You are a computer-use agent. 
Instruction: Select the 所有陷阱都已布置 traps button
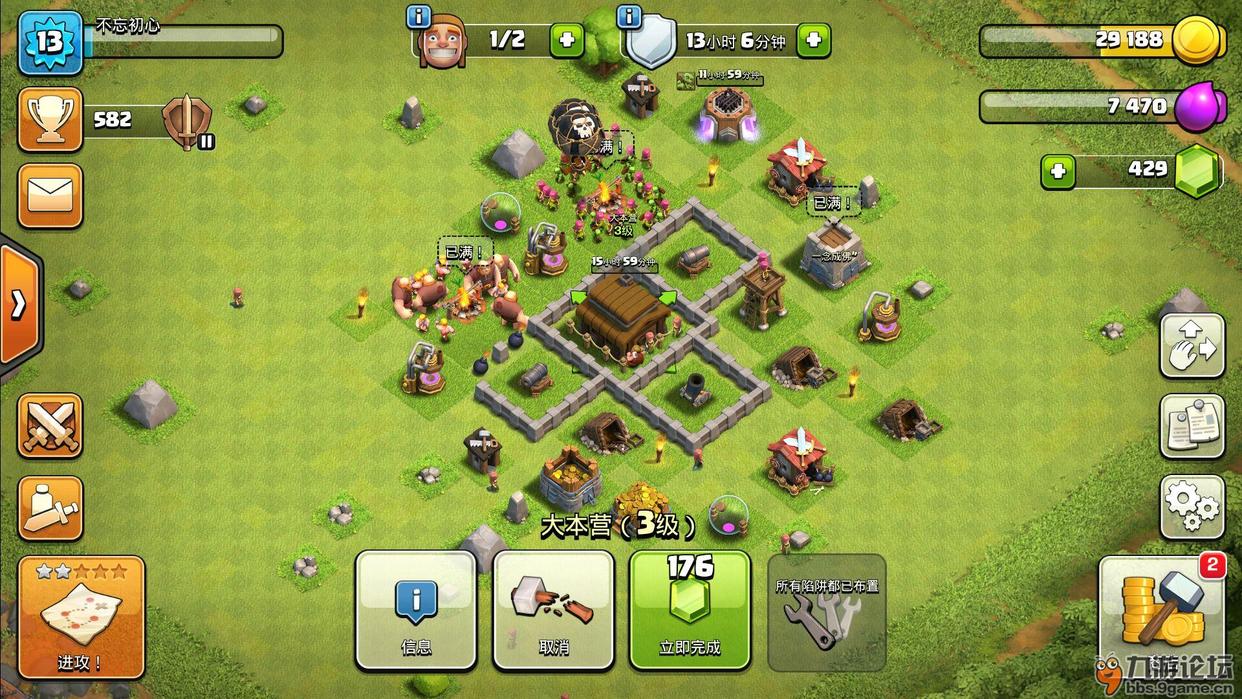point(826,610)
